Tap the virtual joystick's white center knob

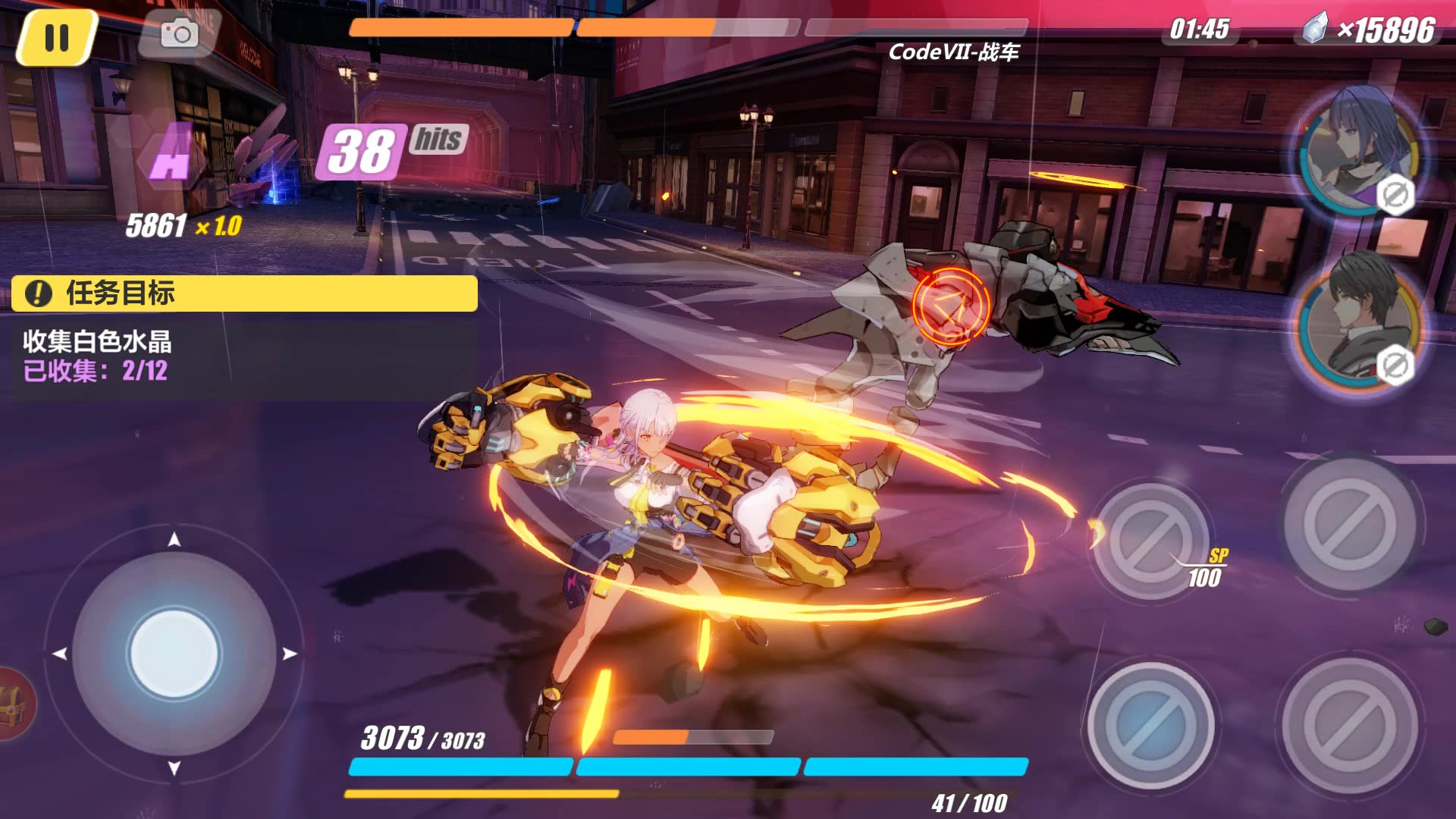point(174,653)
